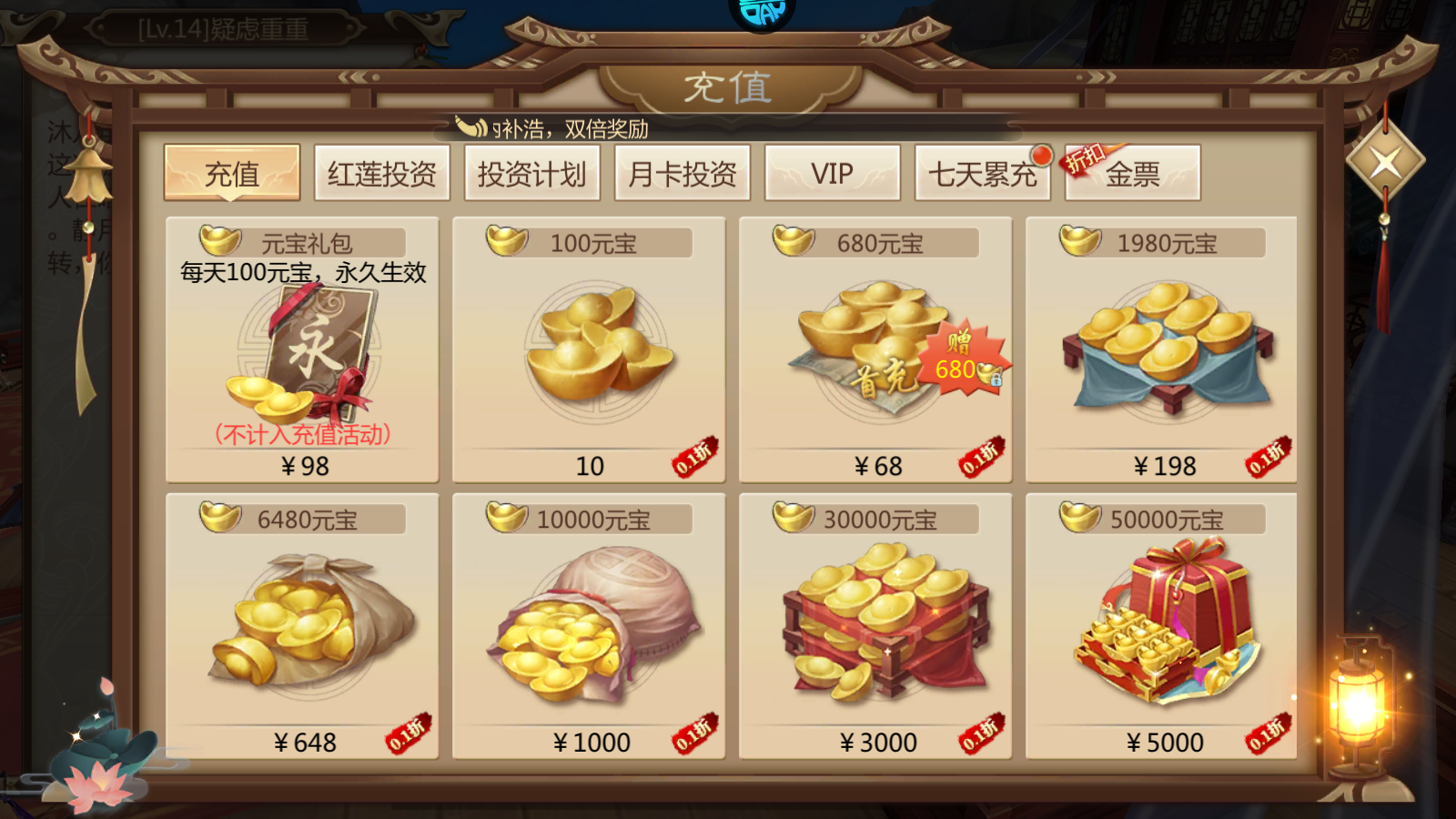Open the 七天累充 tab with red dot
Image resolution: width=1456 pixels, height=819 pixels.
[981, 173]
